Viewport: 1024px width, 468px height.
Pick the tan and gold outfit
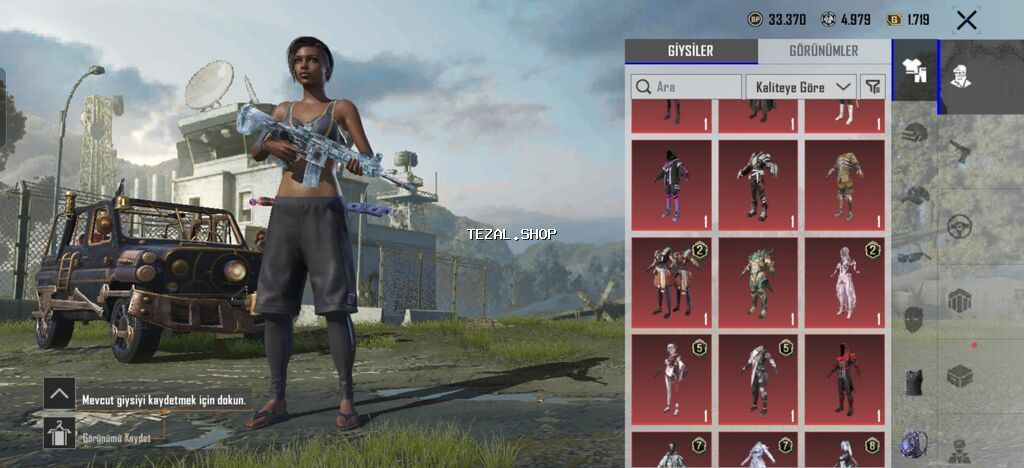844,185
